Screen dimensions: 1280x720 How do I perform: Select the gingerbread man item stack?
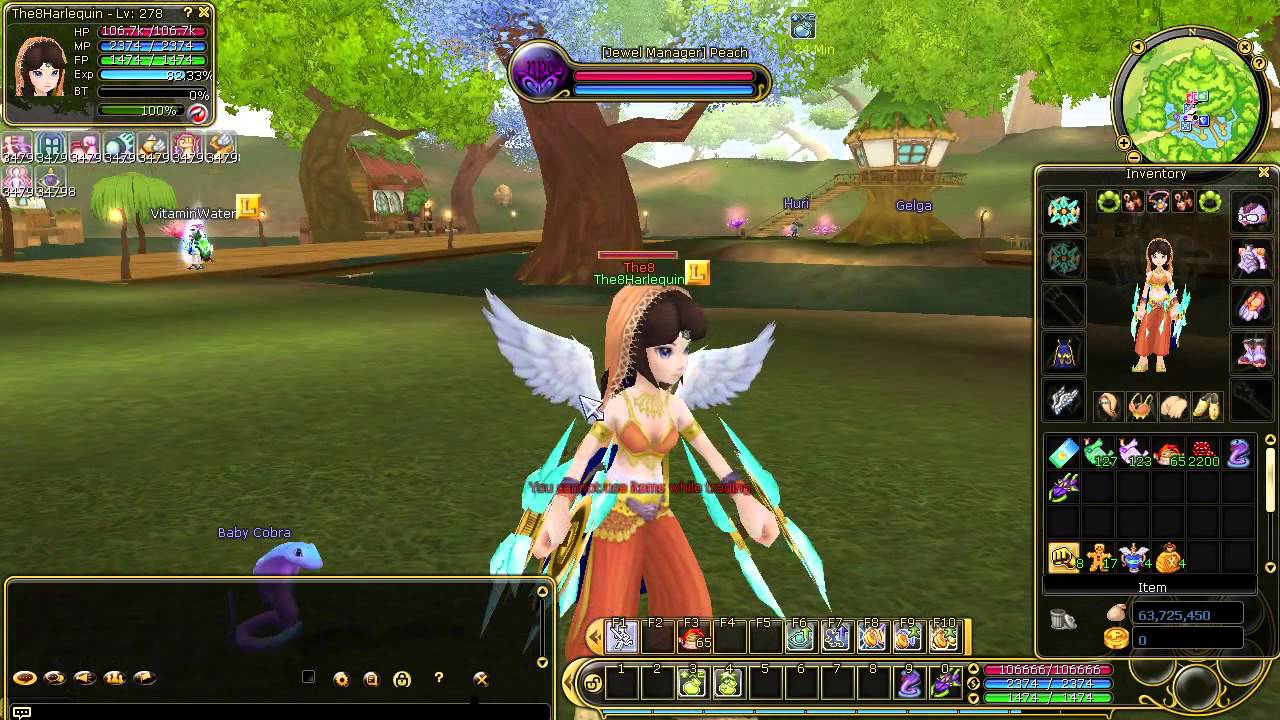(x=1099, y=558)
